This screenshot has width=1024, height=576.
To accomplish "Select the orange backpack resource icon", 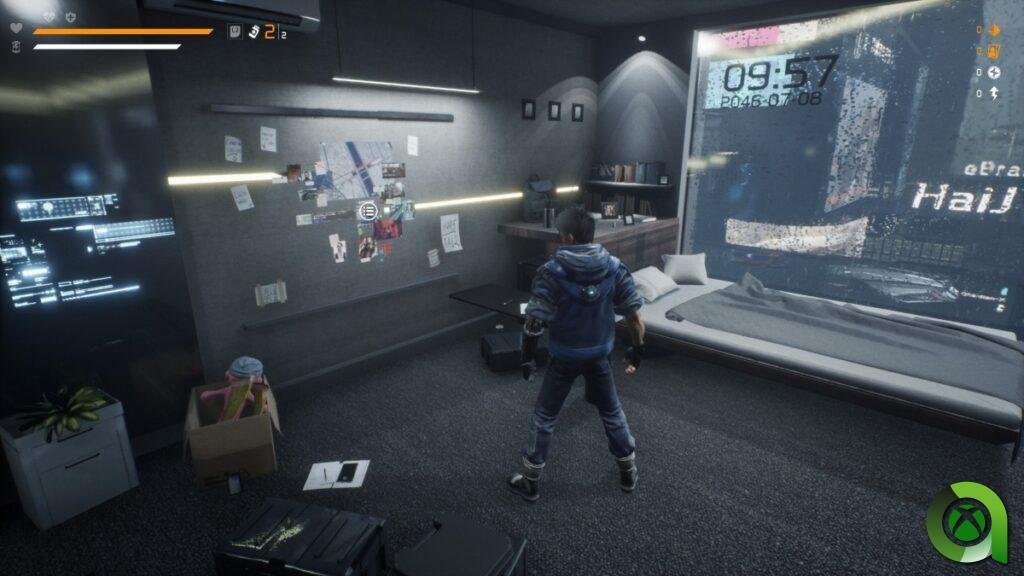I will (x=994, y=51).
